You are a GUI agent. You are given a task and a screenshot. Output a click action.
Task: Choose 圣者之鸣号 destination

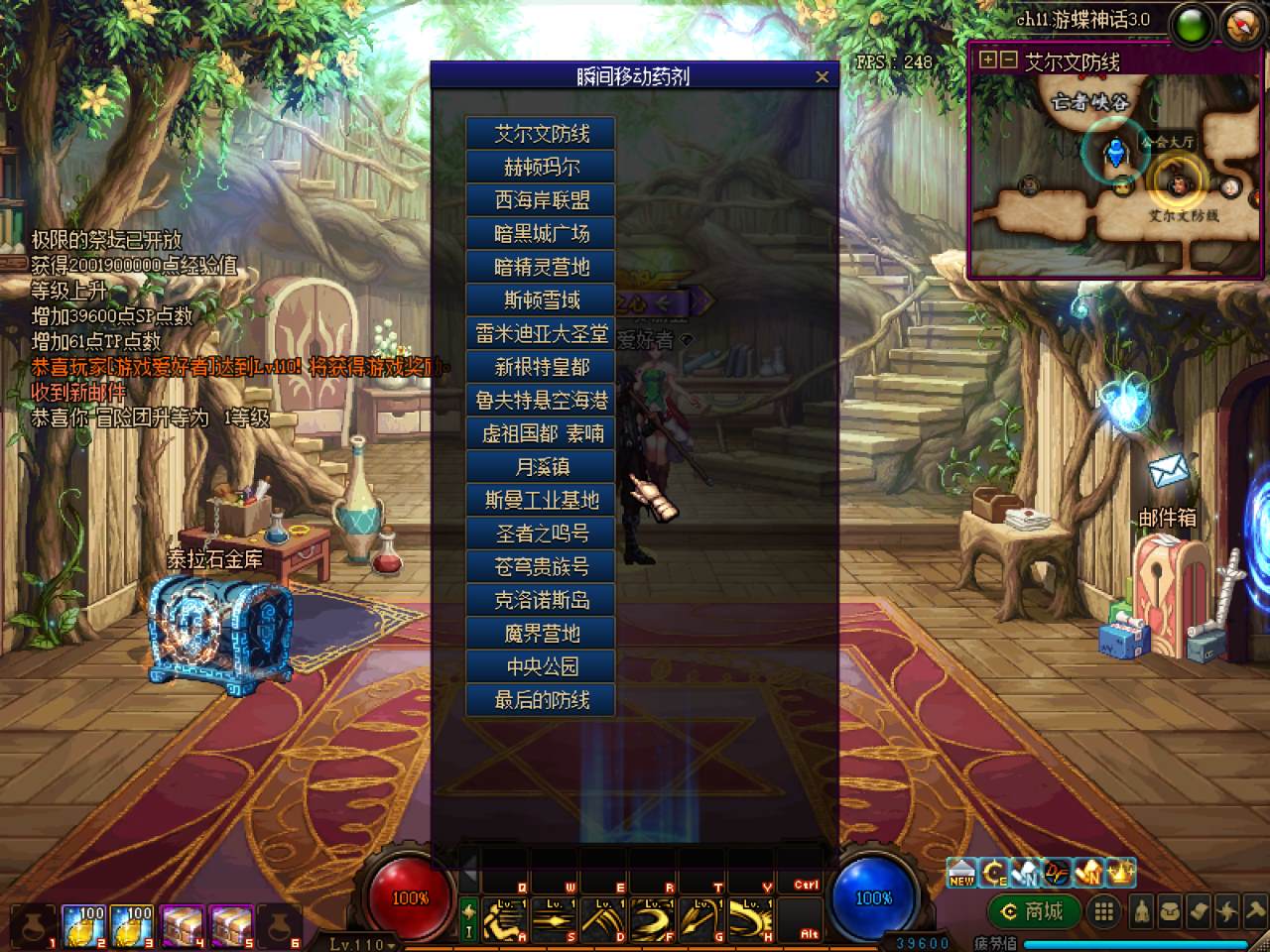point(541,534)
